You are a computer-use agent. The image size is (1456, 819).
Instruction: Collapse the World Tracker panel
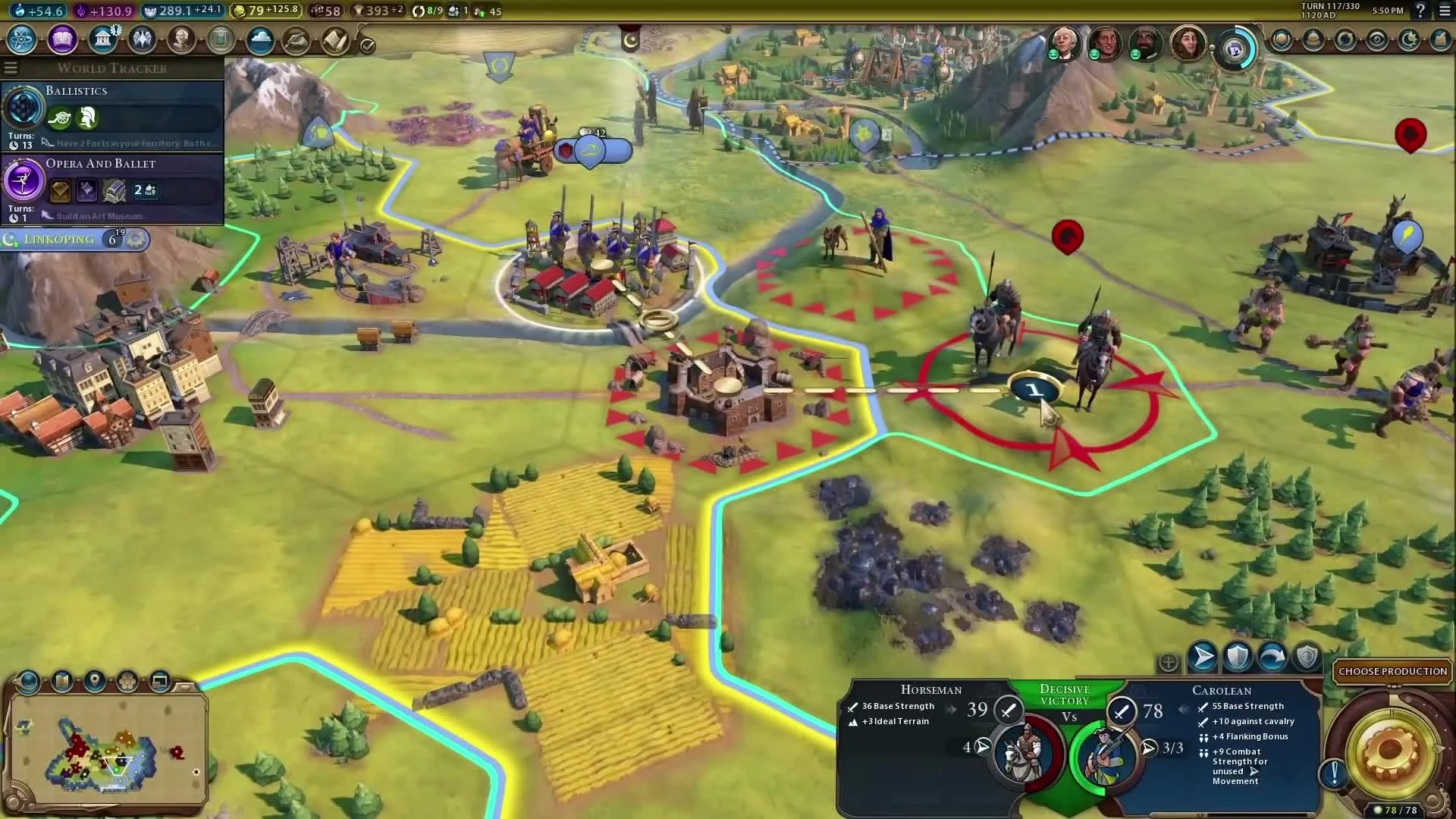[11, 67]
